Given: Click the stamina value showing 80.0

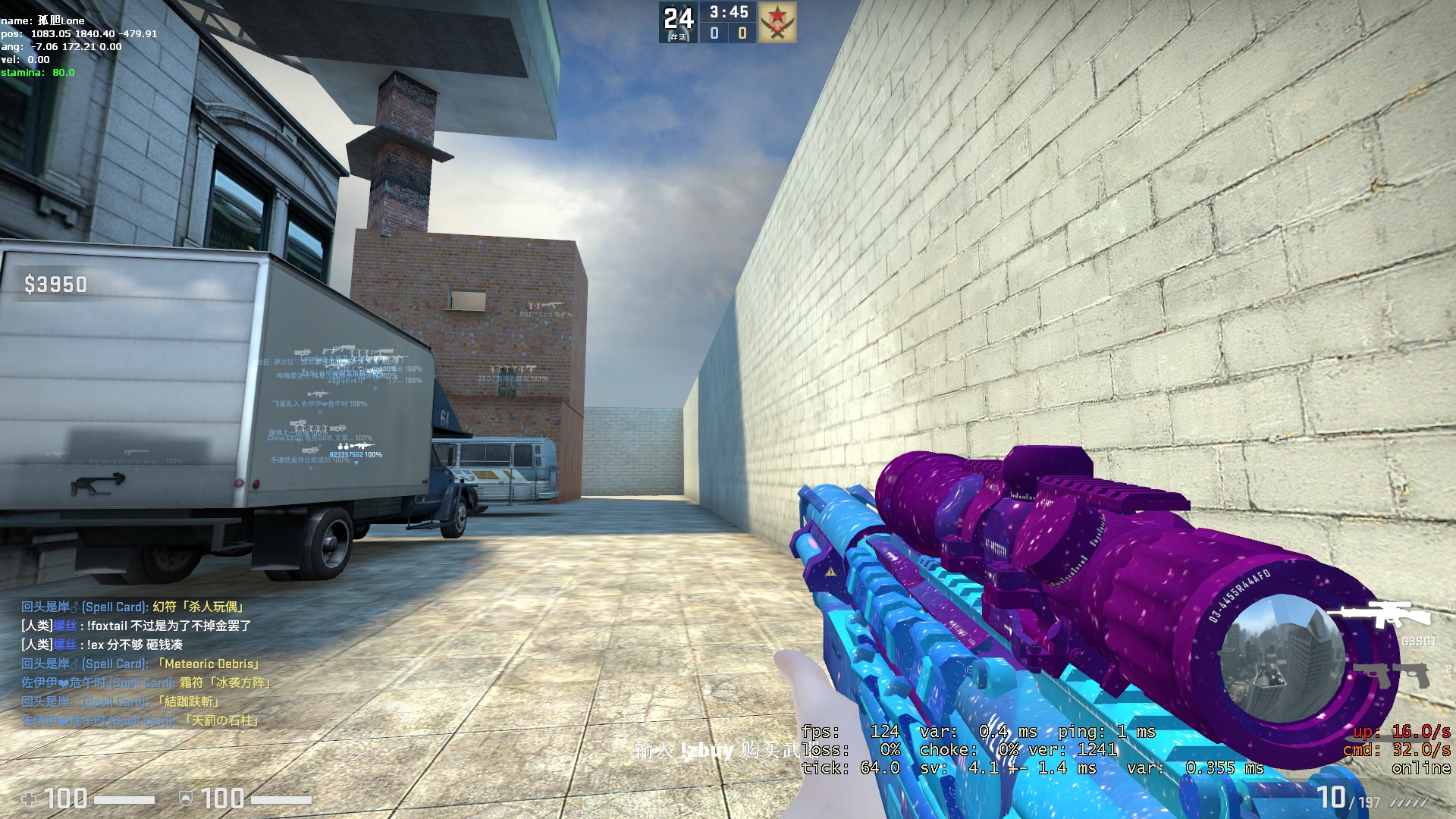Looking at the screenshot, I should coord(61,73).
